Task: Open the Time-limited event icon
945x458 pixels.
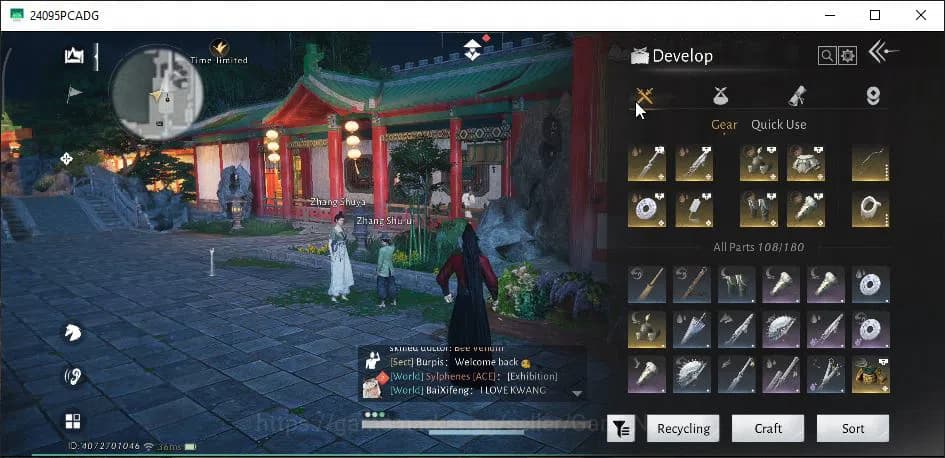Action: click(x=218, y=47)
